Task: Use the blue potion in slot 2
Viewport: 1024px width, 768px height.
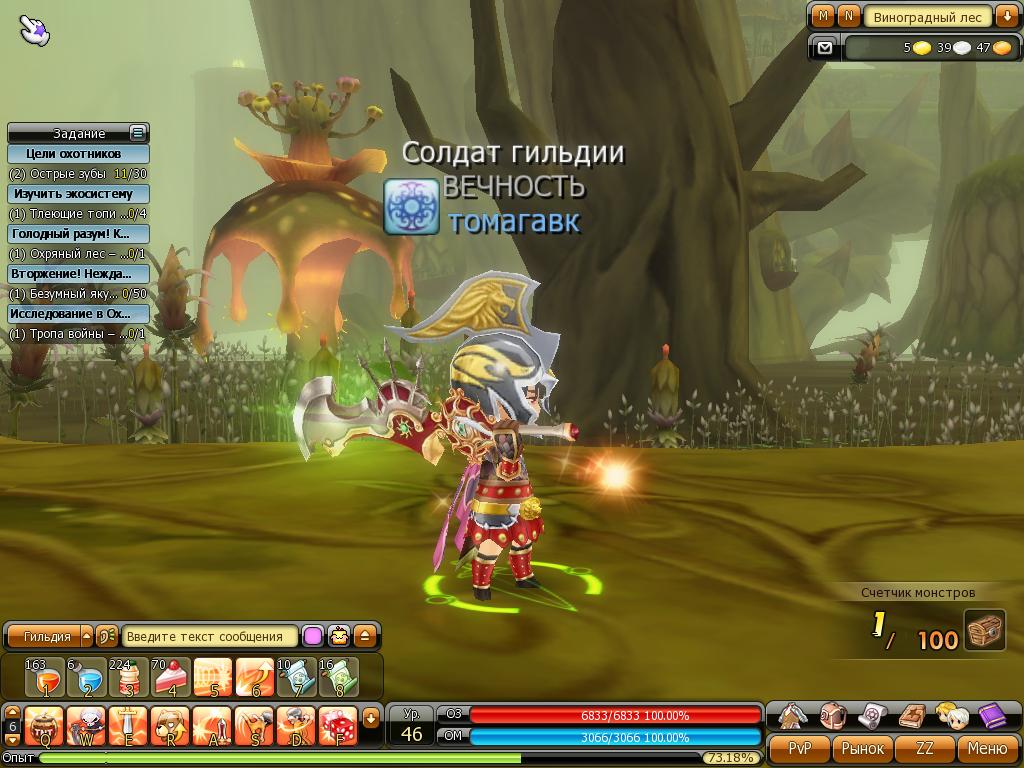Action: [x=87, y=677]
